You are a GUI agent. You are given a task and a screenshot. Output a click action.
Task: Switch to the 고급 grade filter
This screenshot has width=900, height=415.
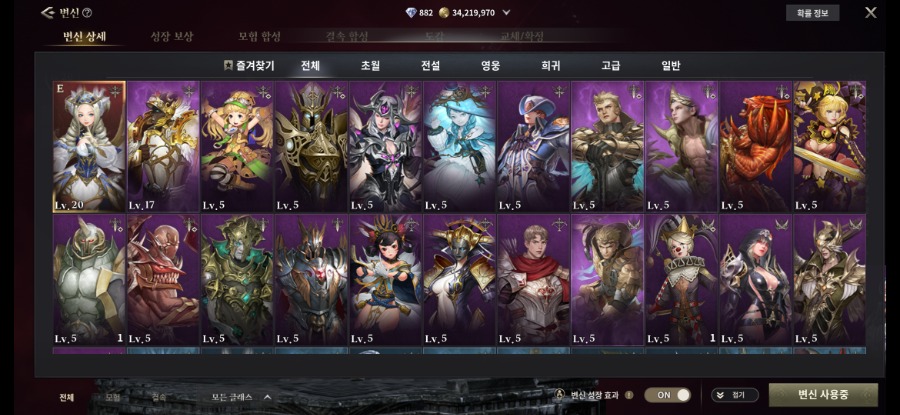(x=610, y=66)
